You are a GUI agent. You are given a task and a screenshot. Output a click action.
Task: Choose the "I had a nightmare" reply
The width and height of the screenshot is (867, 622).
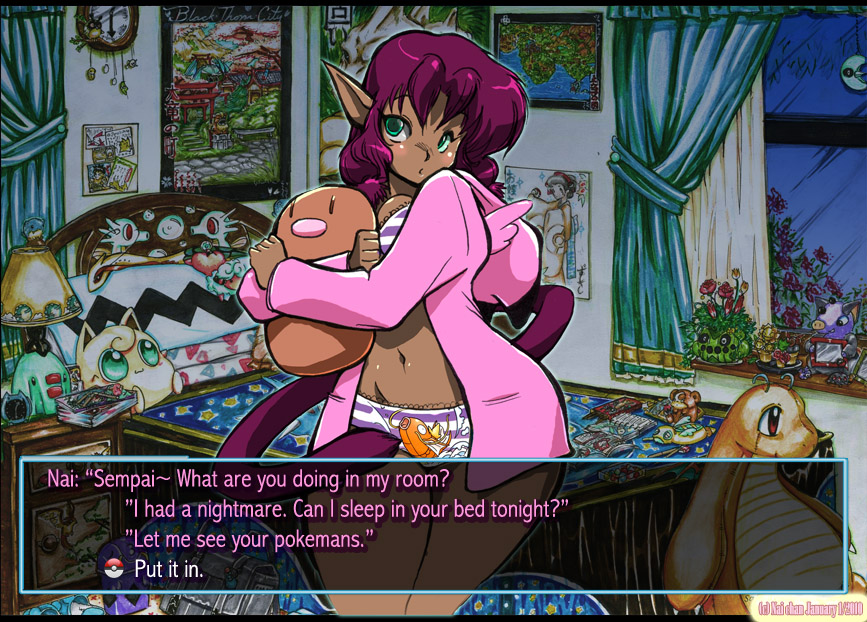click(x=346, y=509)
